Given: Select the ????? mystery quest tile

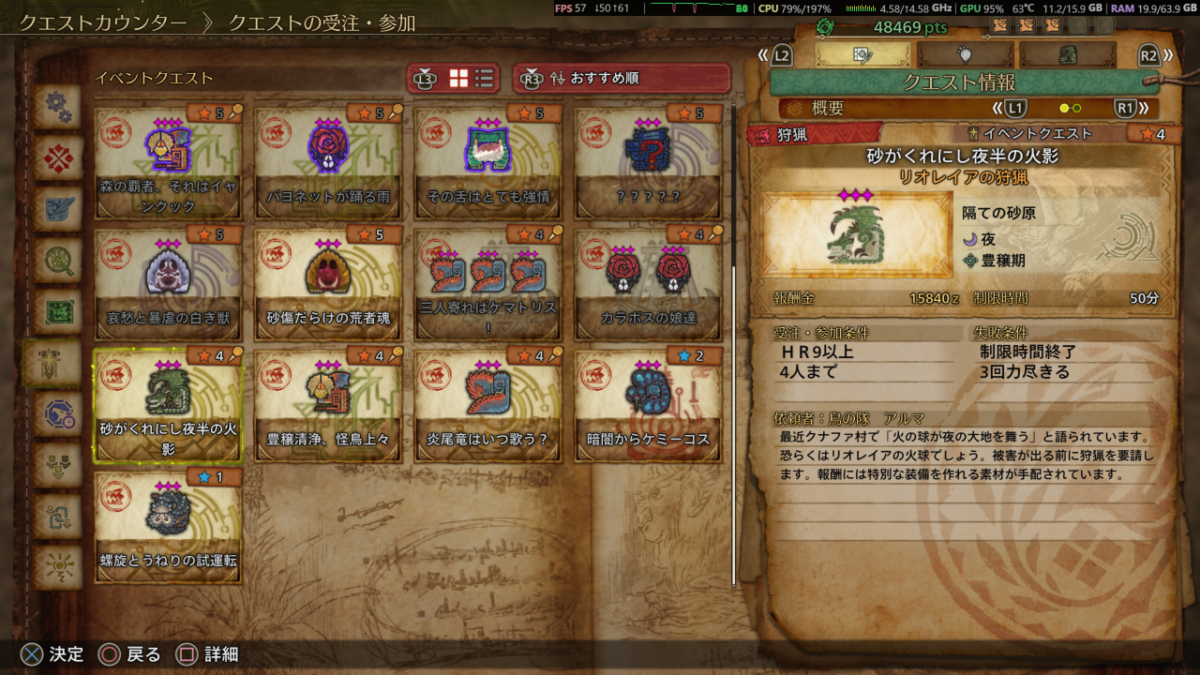Looking at the screenshot, I should 648,161.
